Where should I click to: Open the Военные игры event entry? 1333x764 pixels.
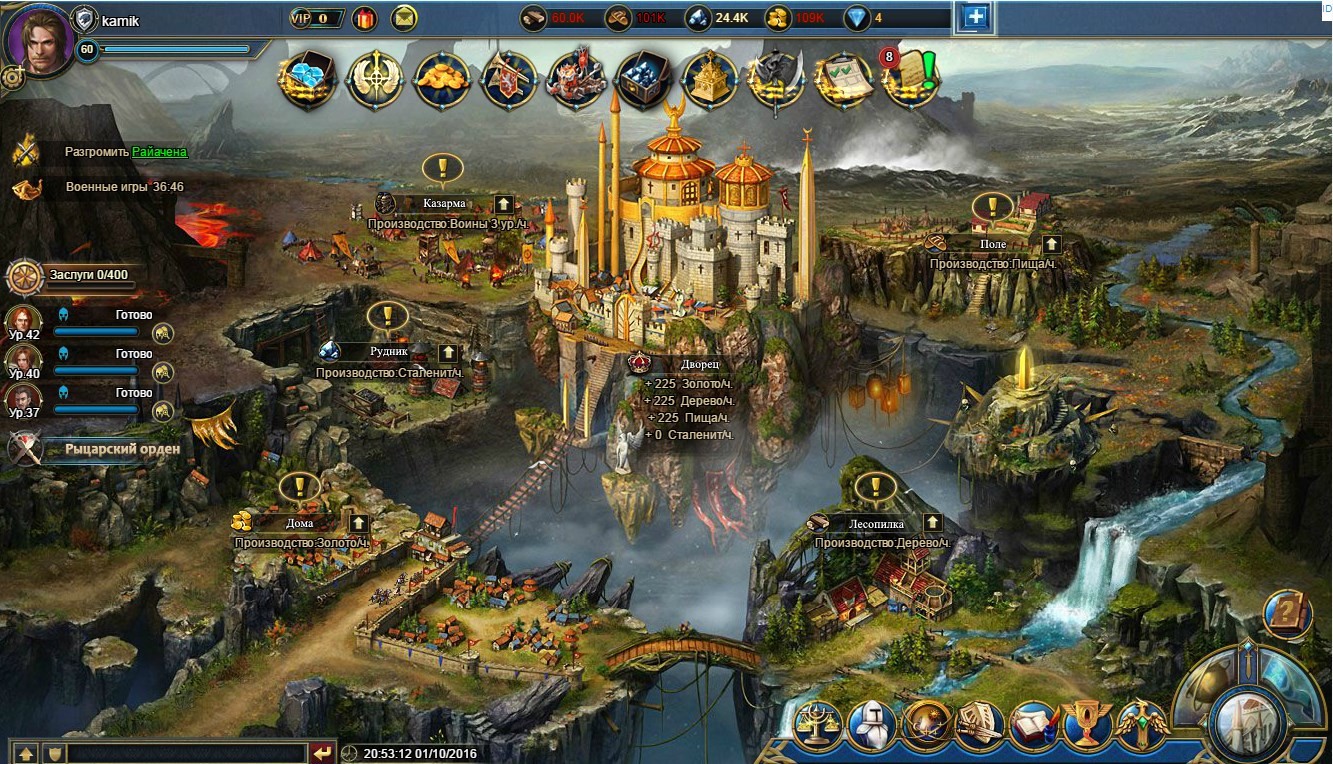(x=124, y=187)
